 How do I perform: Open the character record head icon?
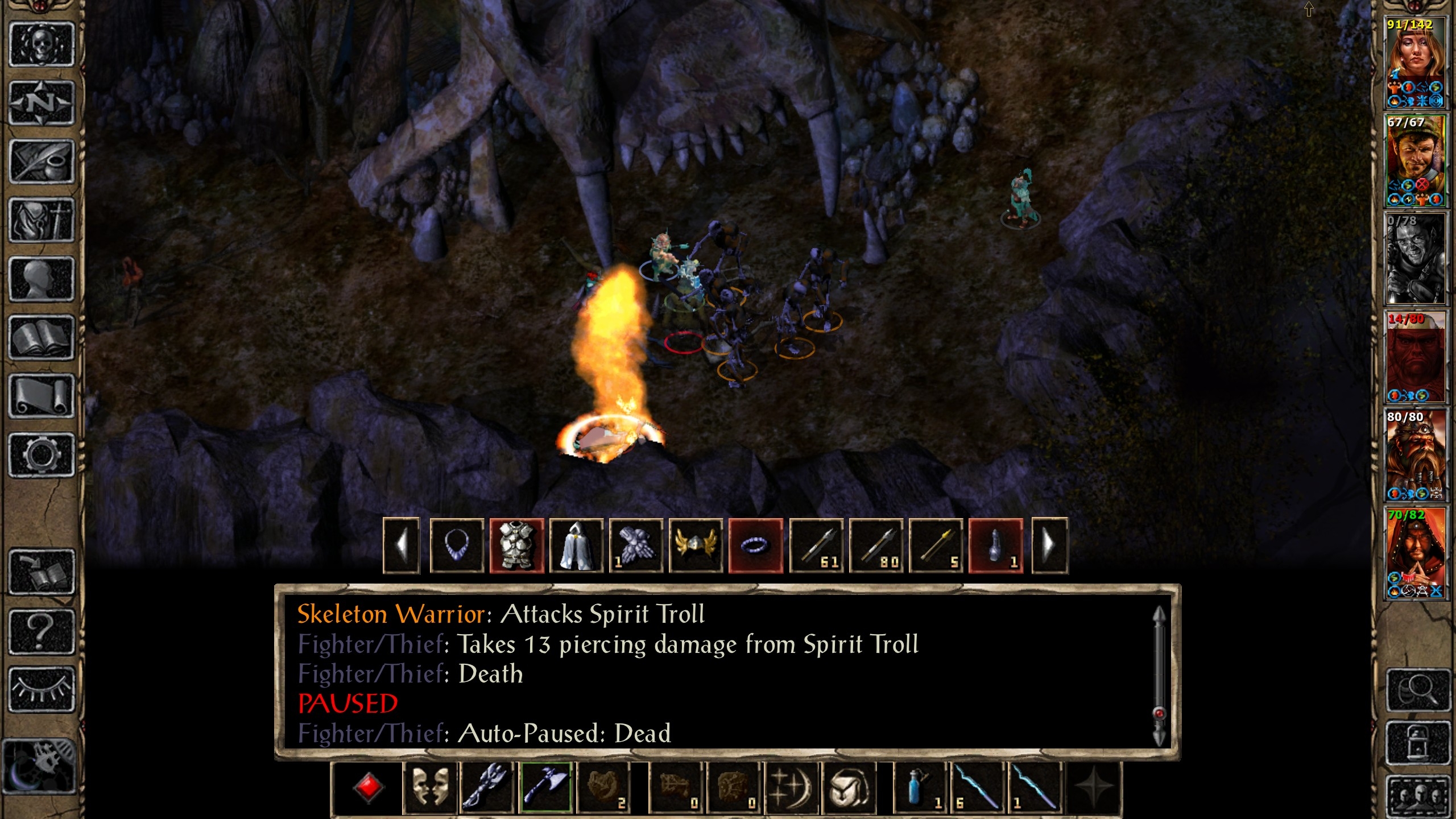click(x=42, y=279)
